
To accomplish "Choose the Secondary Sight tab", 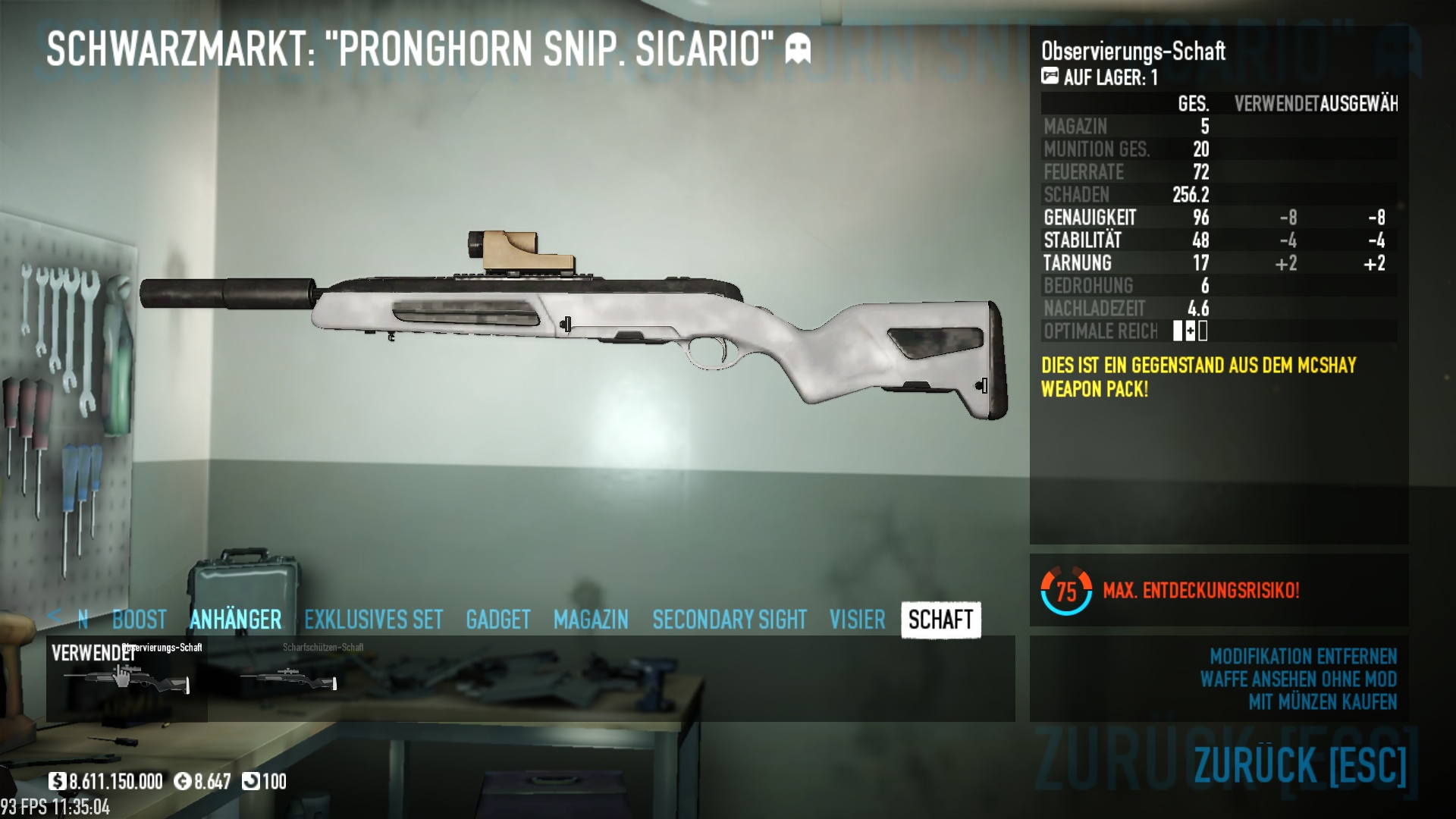I will tap(729, 620).
